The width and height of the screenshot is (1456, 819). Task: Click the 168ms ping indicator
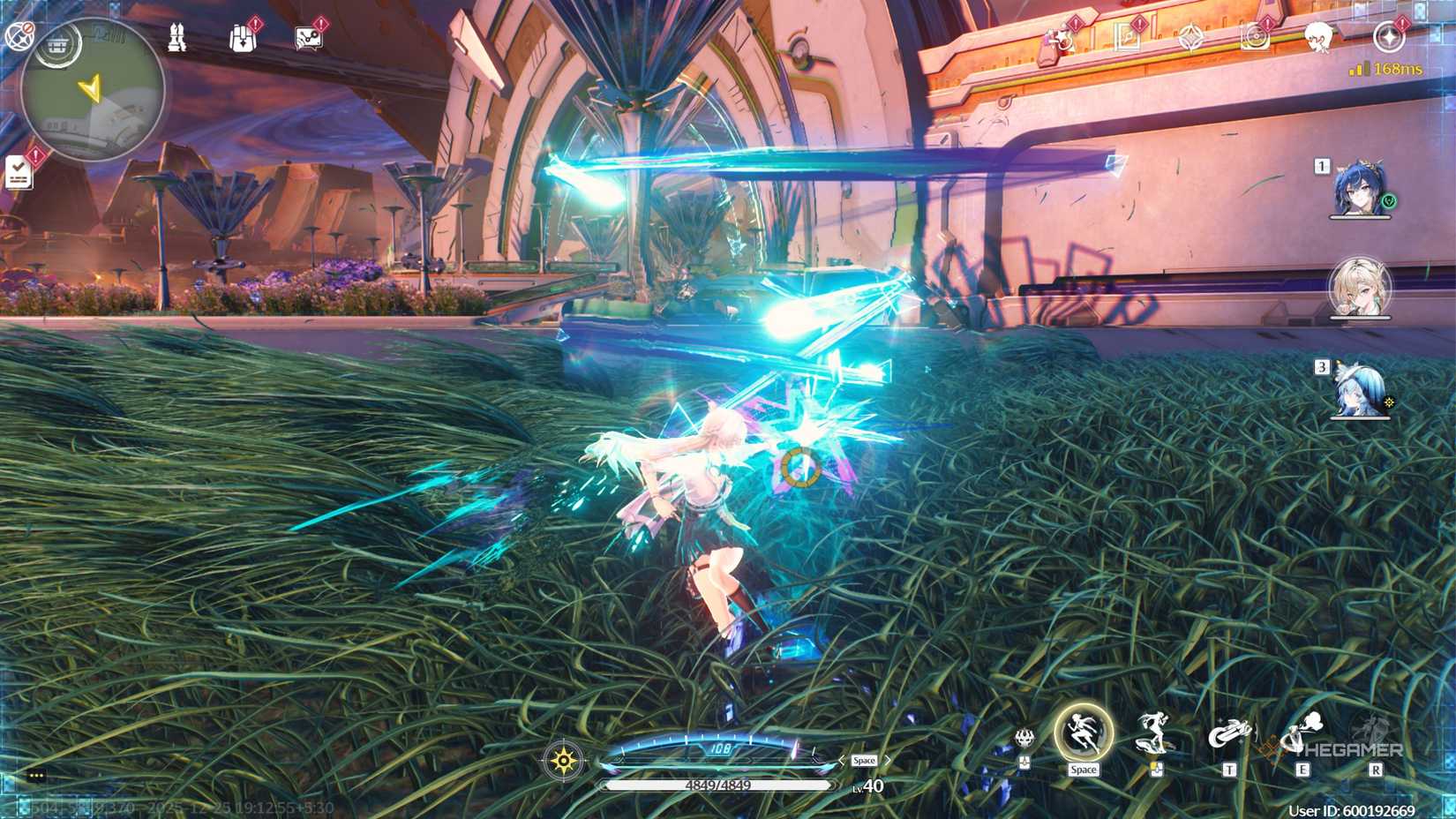[1387, 69]
